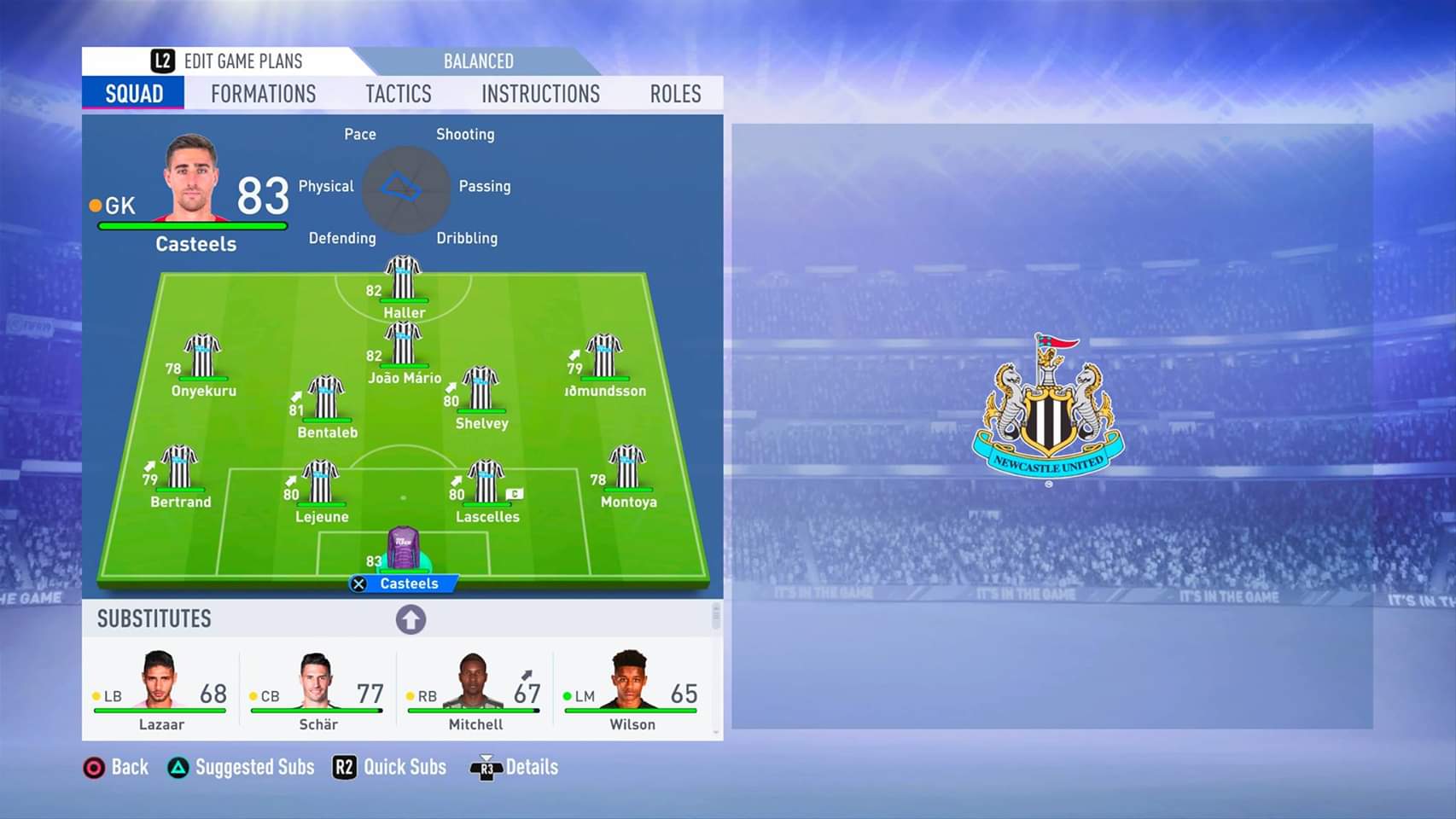Show the Roles tab

click(x=675, y=94)
